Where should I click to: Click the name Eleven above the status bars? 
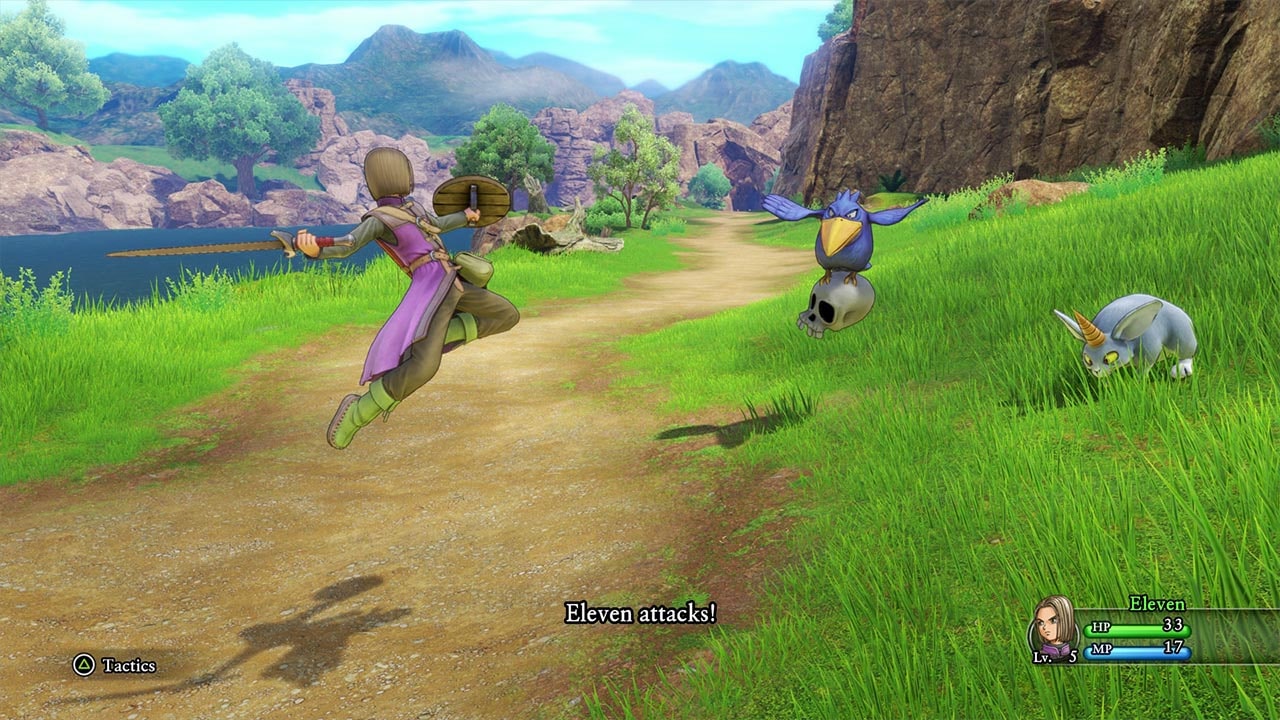[x=1157, y=605]
